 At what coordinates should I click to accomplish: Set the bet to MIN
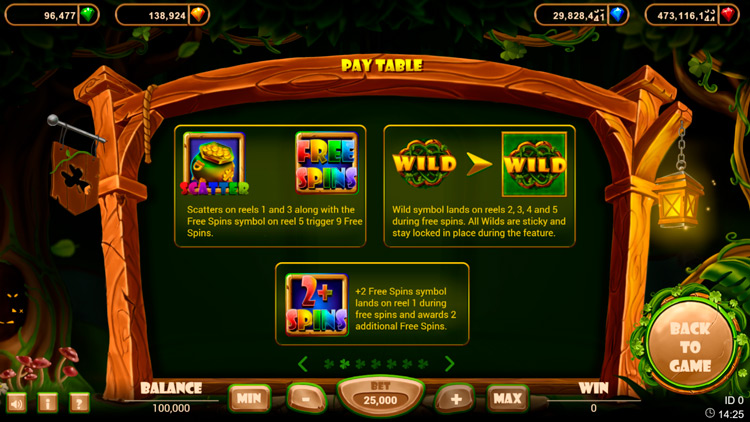point(249,398)
